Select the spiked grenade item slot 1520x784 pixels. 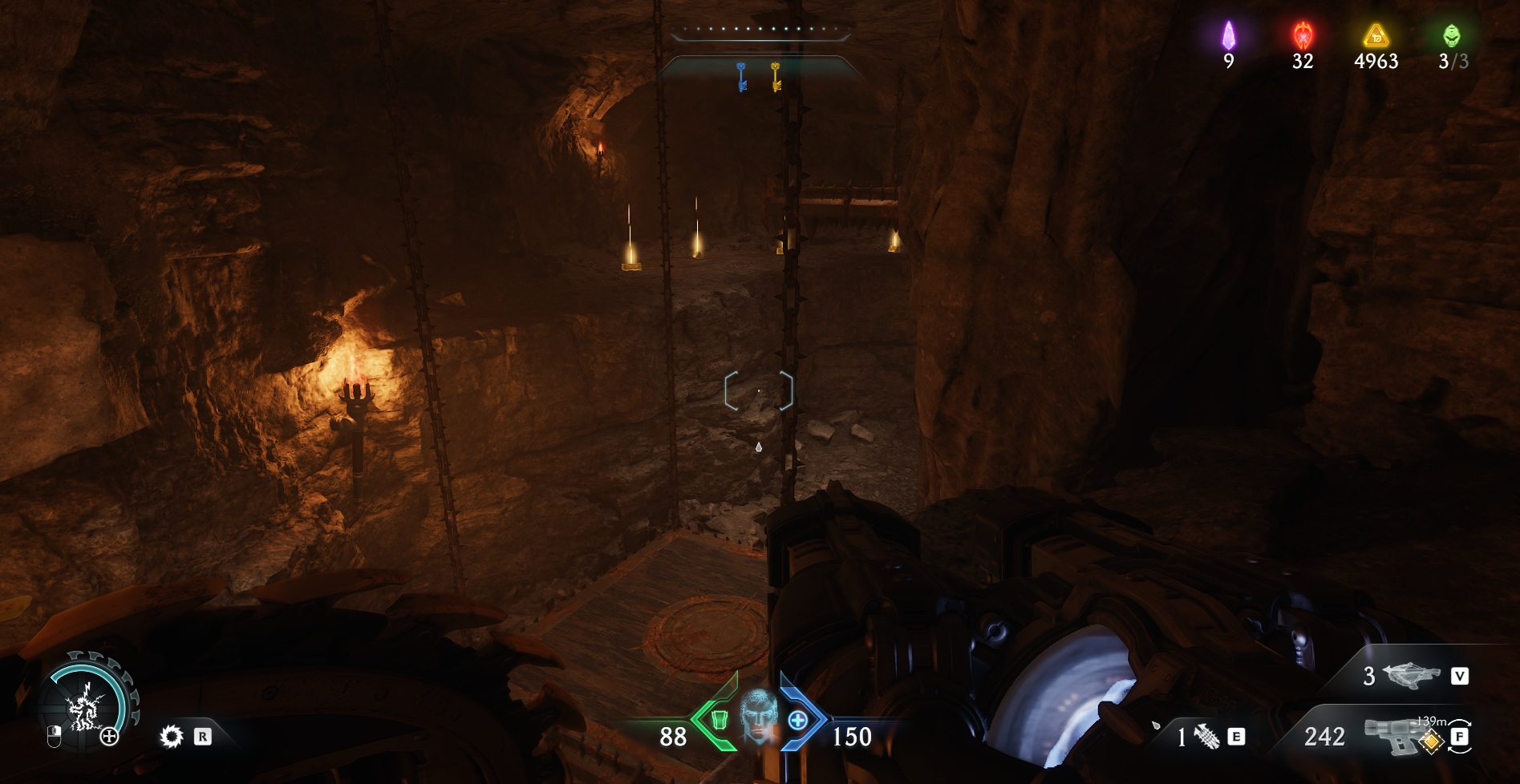coord(1206,736)
